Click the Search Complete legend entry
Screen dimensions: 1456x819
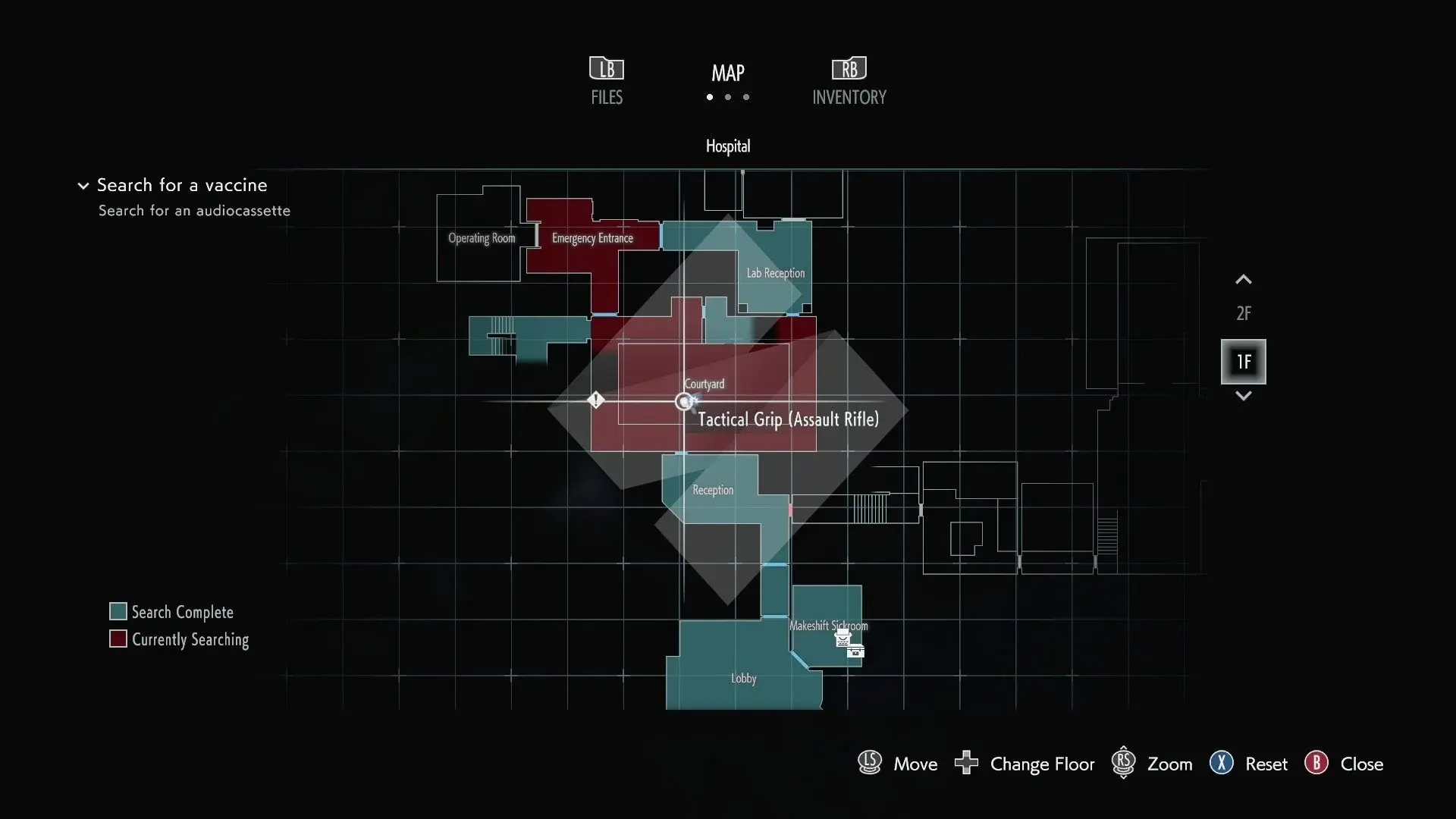coord(171,612)
